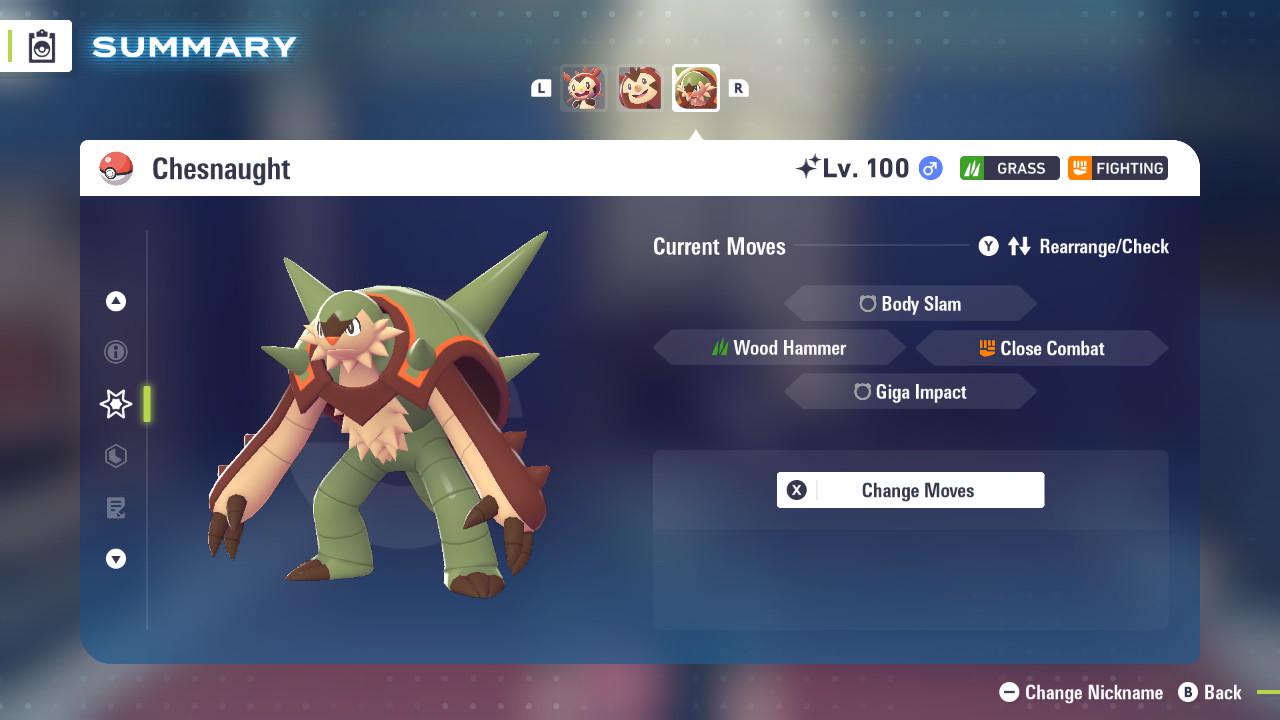
Task: Switch to Quilladin's summary thumbnail
Action: pyautogui.click(x=640, y=88)
